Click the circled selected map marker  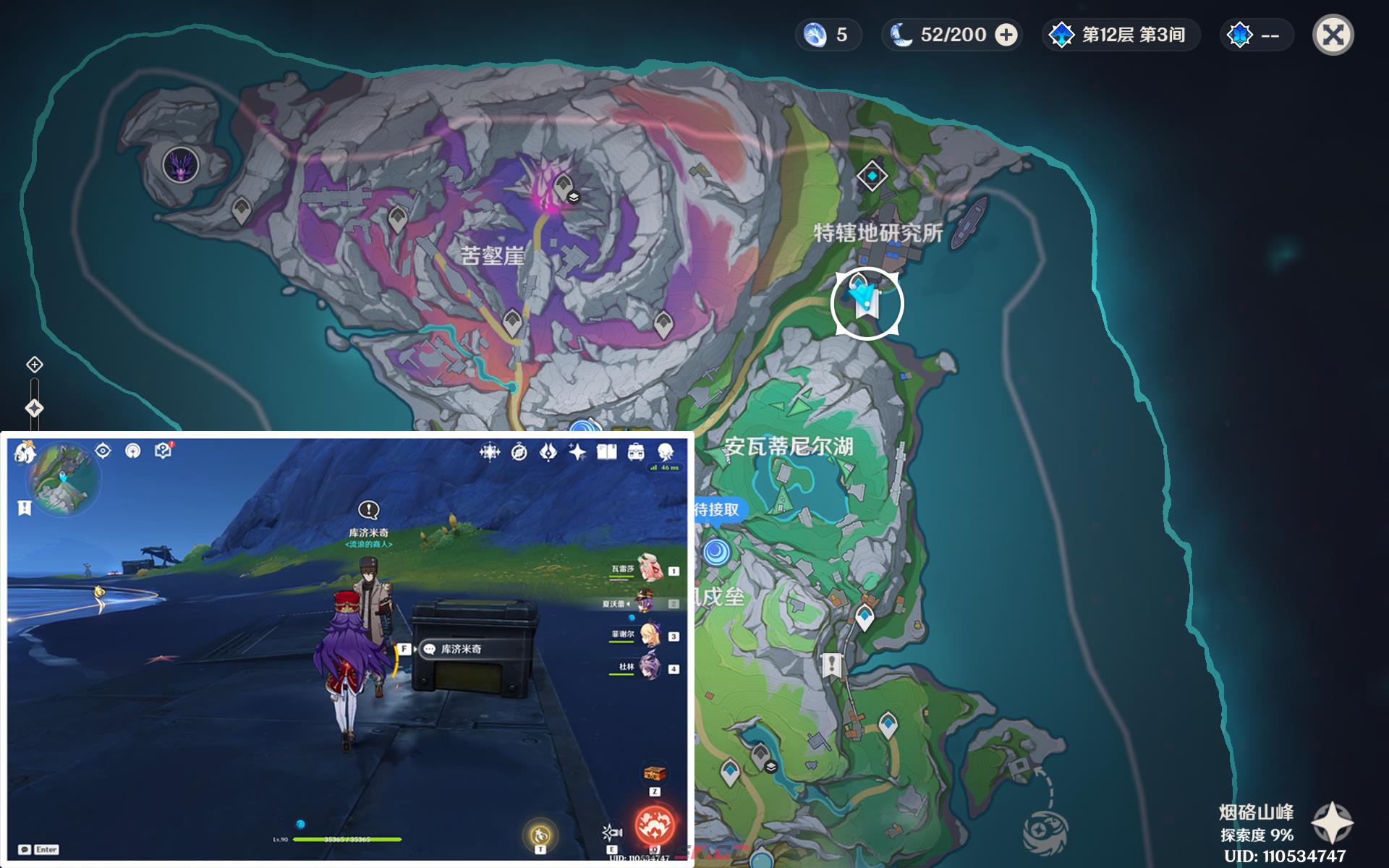(867, 303)
